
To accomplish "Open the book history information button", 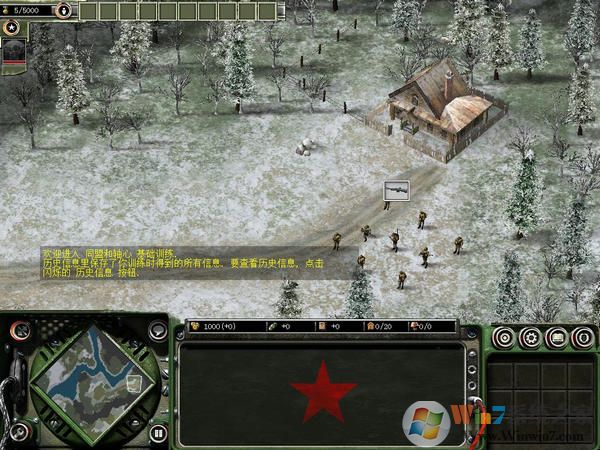I will click(557, 338).
